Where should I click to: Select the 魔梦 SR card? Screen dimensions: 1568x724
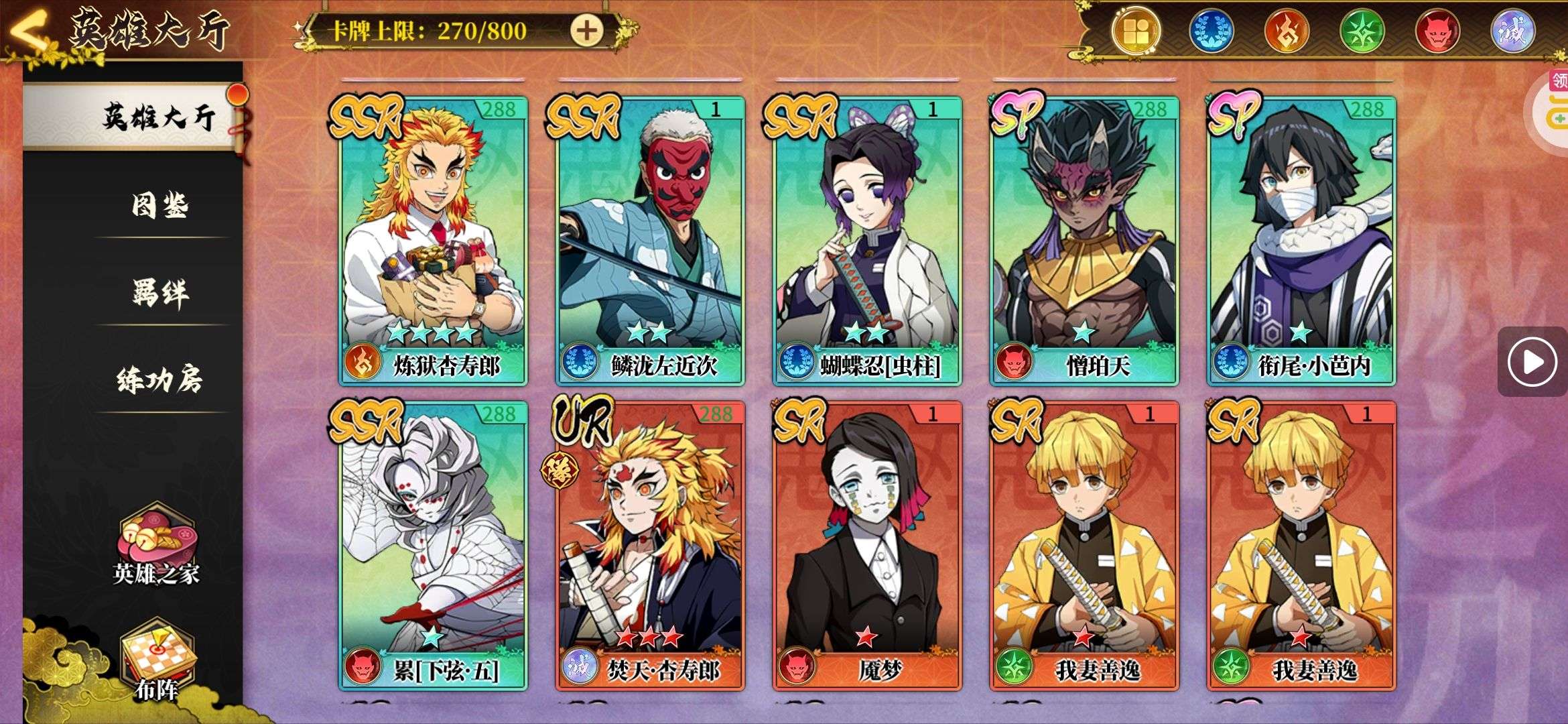[867, 546]
